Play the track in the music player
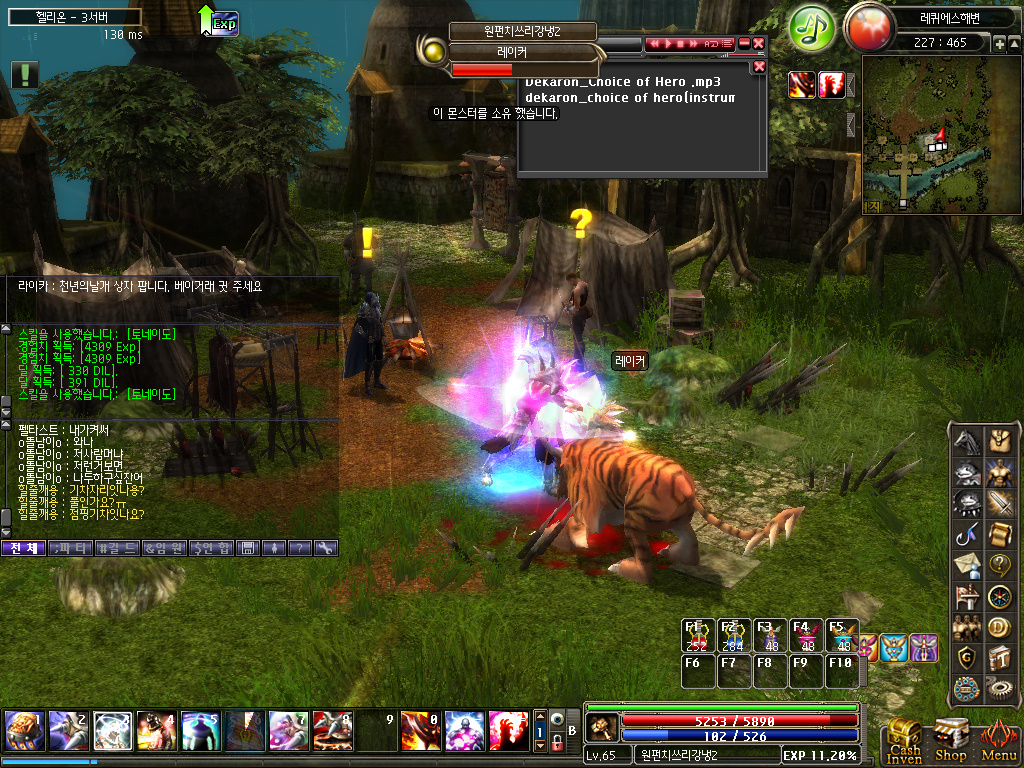The width and height of the screenshot is (1024, 768). tap(670, 44)
